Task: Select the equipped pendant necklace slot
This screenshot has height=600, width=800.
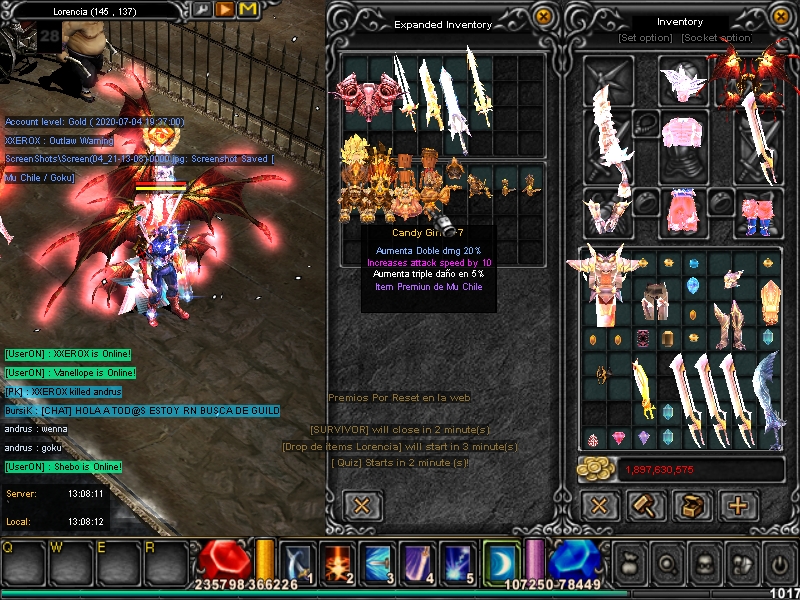Action: [x=646, y=123]
